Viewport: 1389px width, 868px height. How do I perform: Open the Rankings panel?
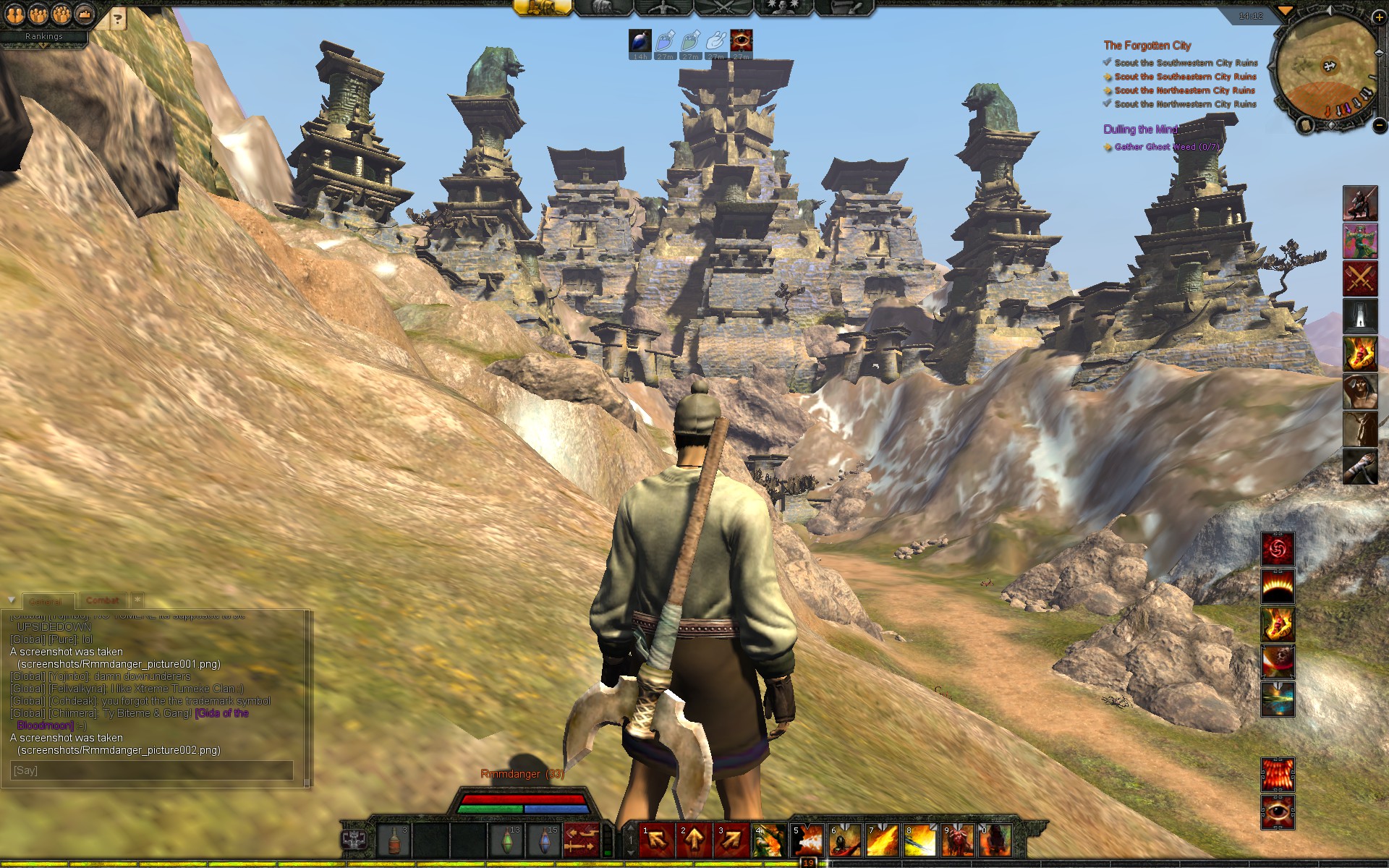[44, 36]
